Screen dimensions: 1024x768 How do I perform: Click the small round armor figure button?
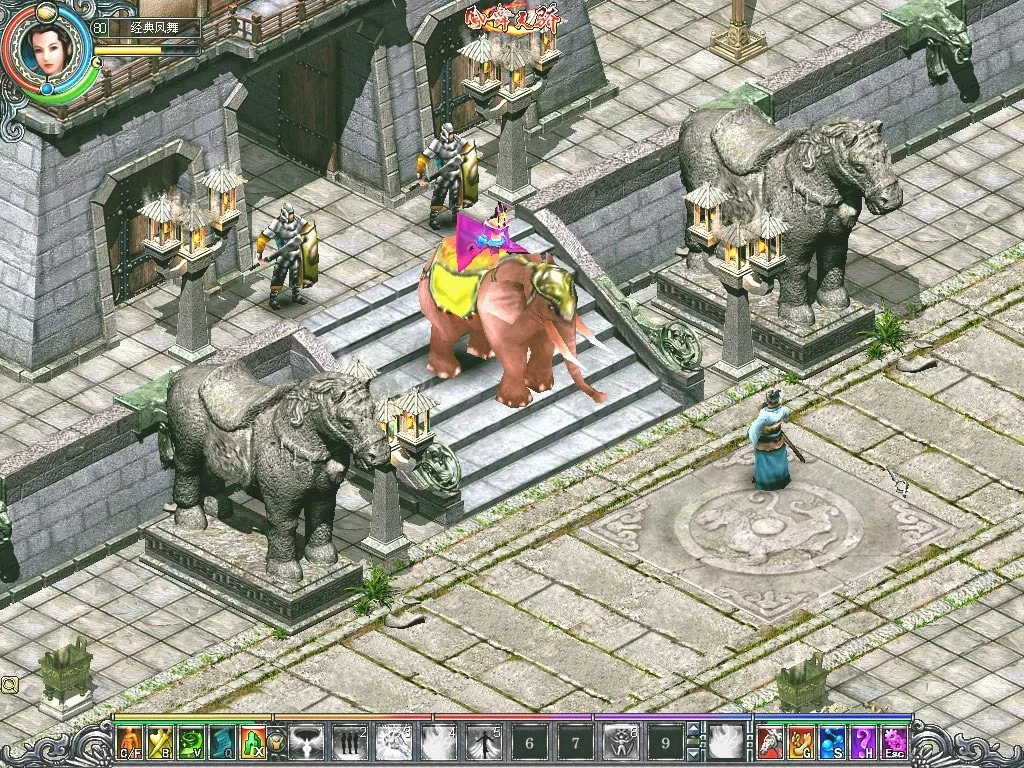tap(276, 743)
